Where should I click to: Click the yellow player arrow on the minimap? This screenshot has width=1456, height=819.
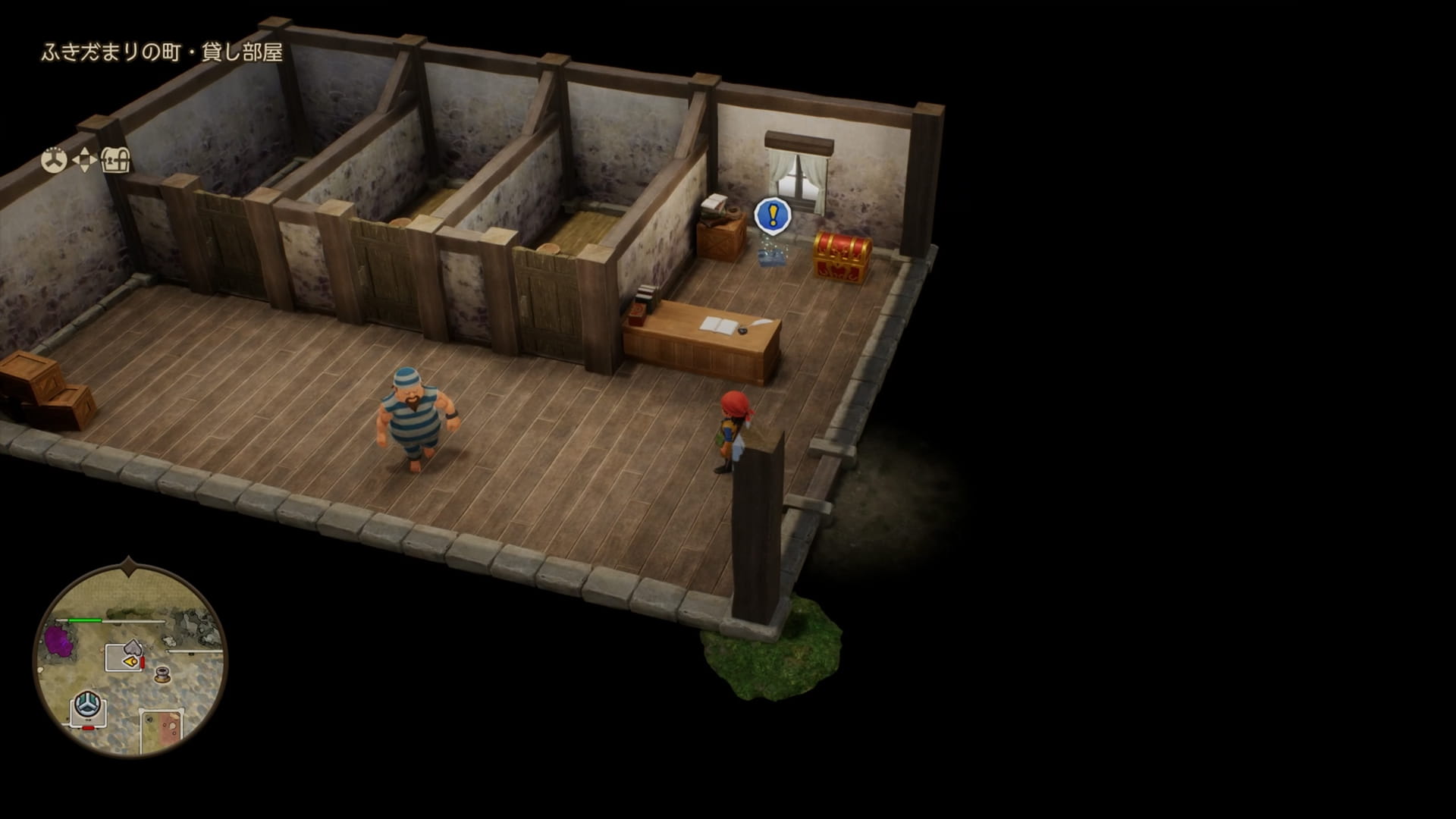pyautogui.click(x=133, y=662)
